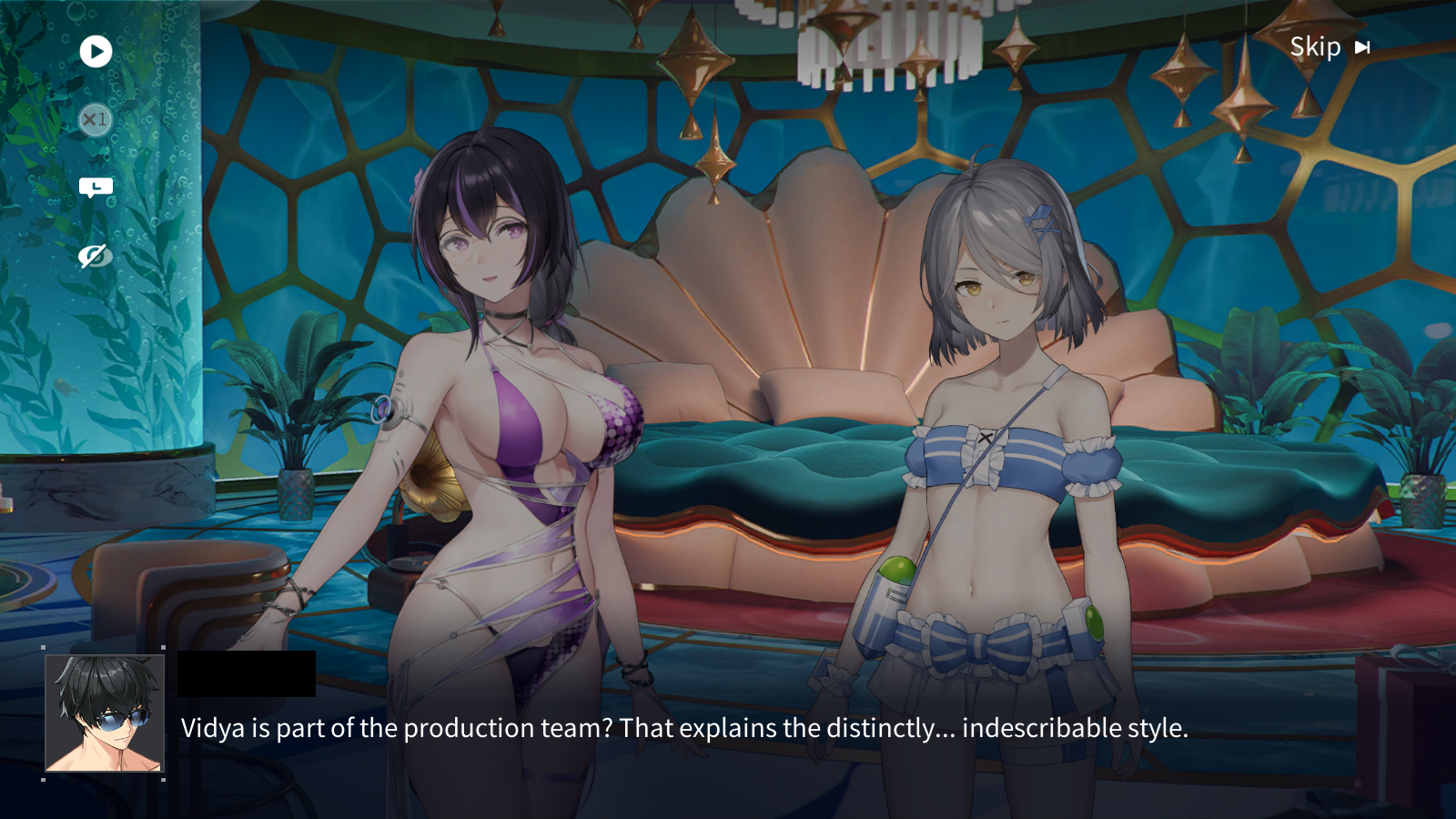The width and height of the screenshot is (1456, 819).
Task: Change the x1 playback speed
Action: (x=96, y=119)
